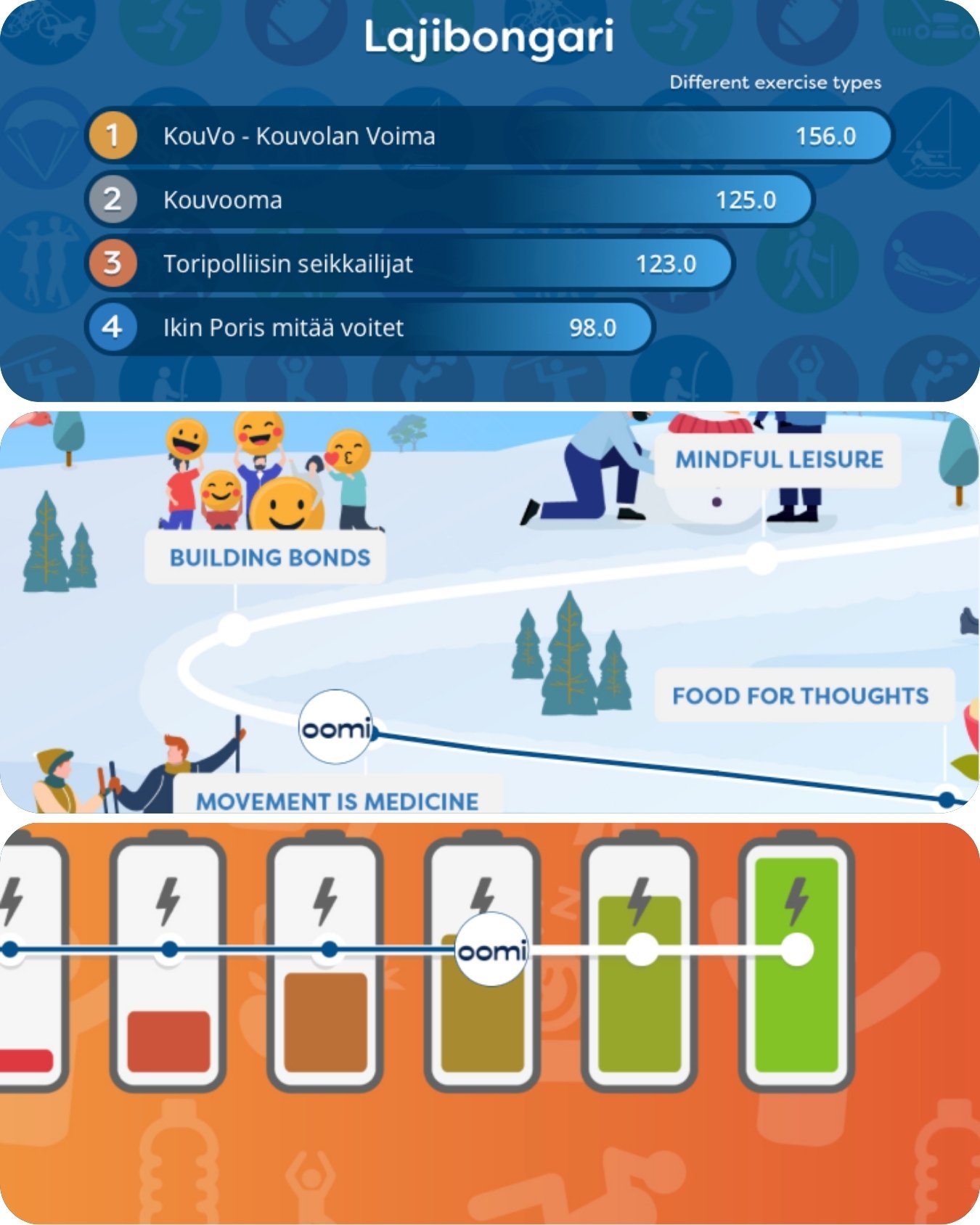The image size is (980, 1225).
Task: Click the oomi marker on the battery track
Action: tap(492, 949)
